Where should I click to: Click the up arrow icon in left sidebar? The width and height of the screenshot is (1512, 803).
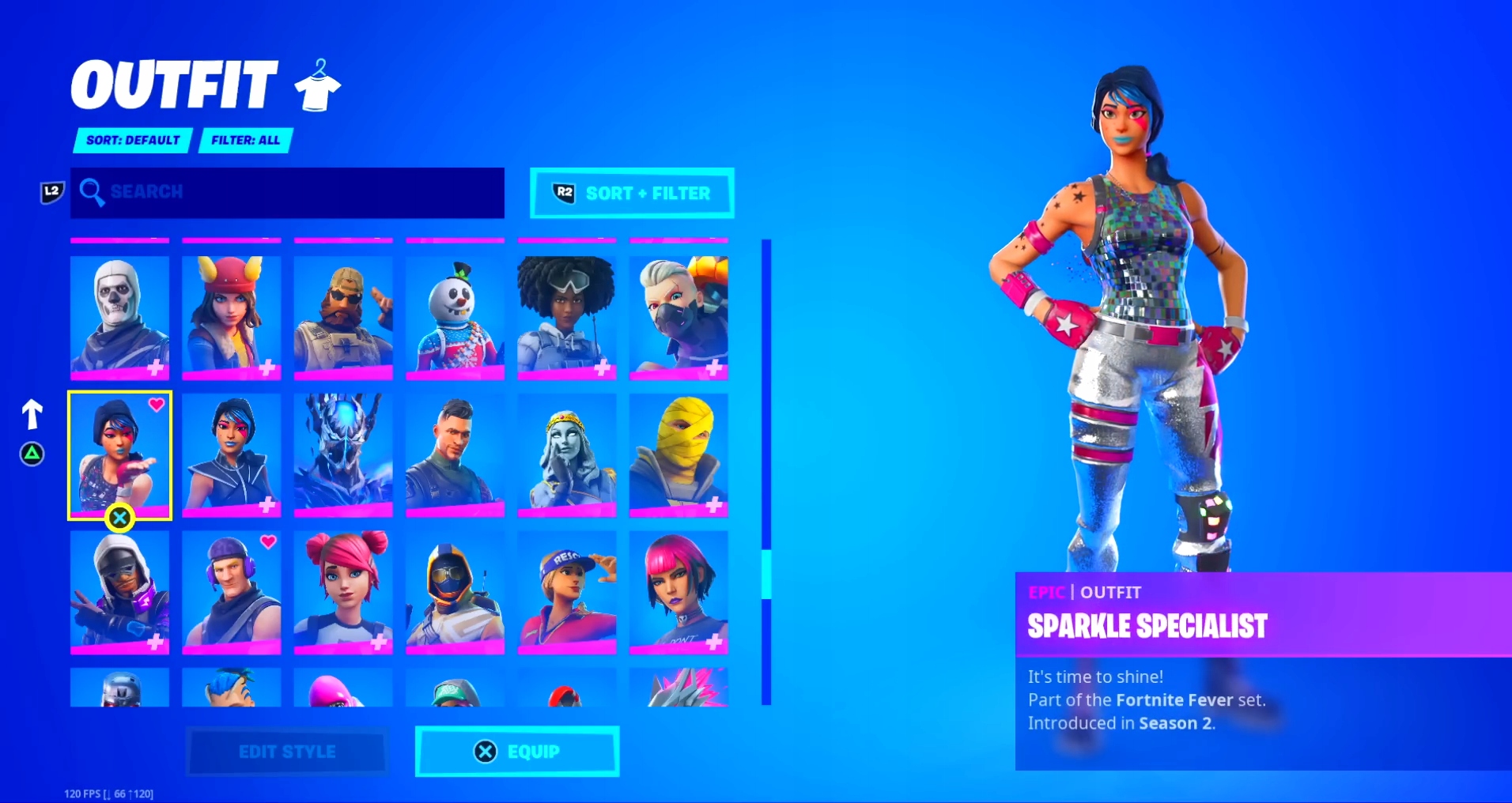[32, 412]
